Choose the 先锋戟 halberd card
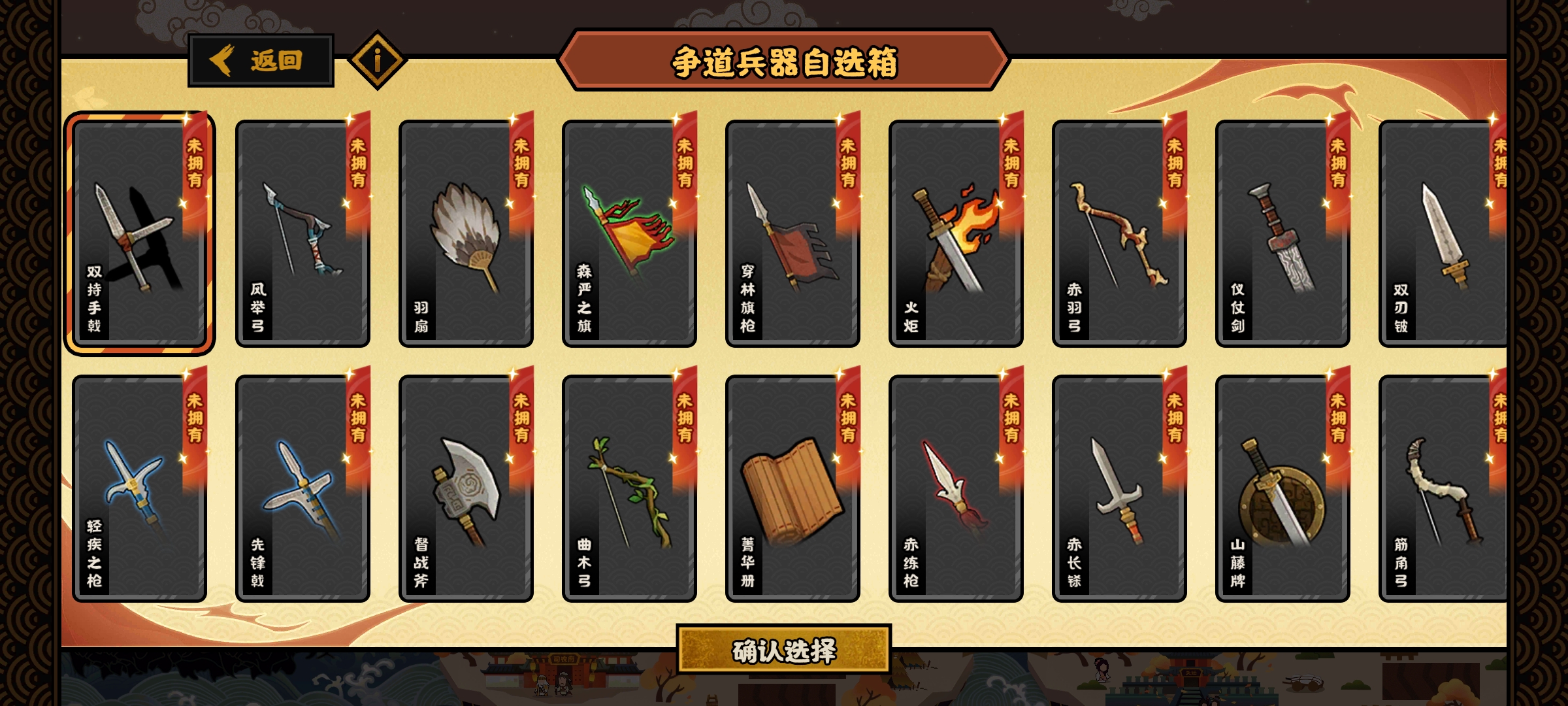This screenshot has height=706, width=1568. click(302, 488)
